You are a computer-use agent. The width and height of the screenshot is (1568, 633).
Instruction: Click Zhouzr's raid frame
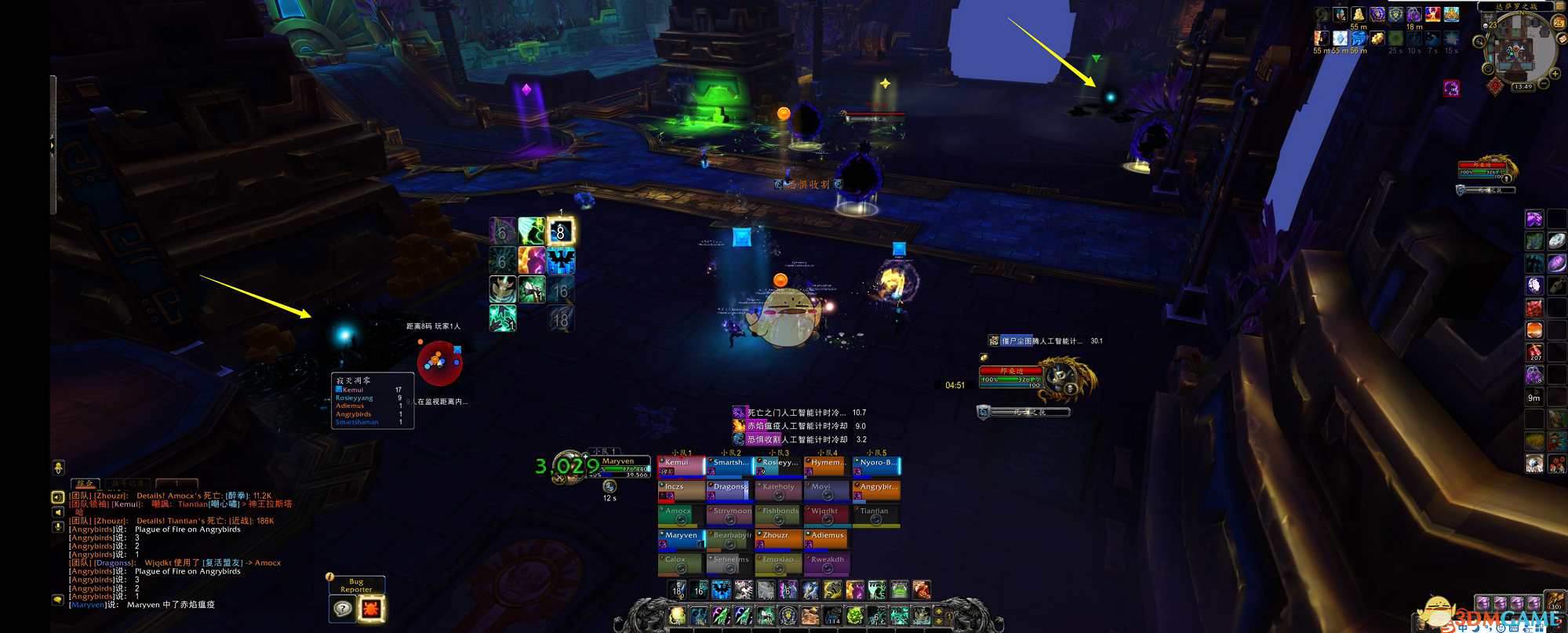[778, 539]
